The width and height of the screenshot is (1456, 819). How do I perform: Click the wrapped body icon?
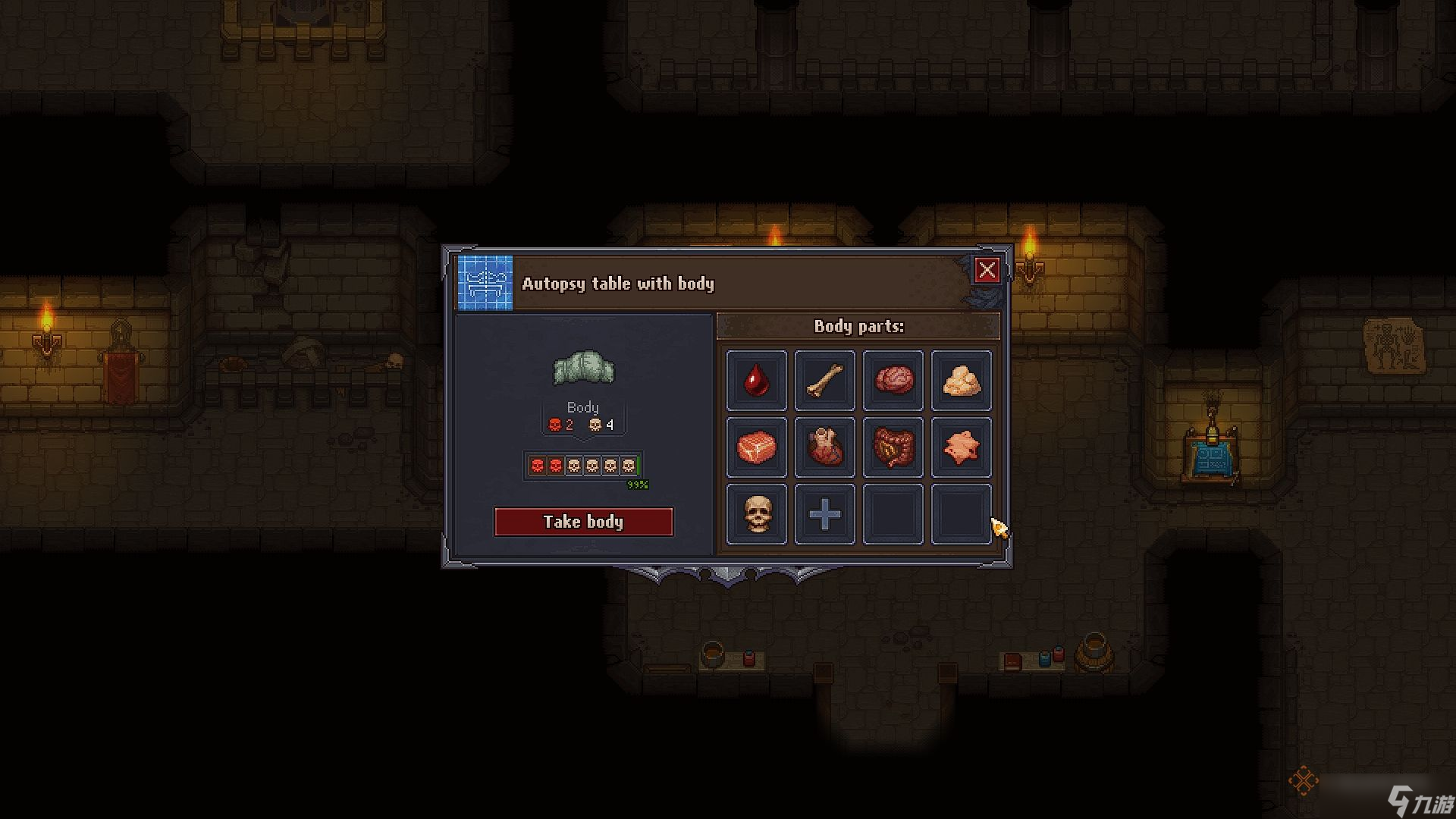(x=583, y=368)
